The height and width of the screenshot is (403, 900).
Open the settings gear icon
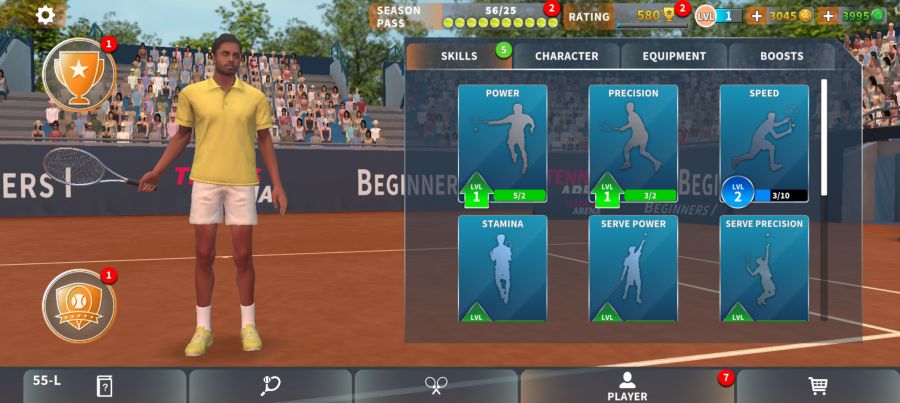point(47,15)
